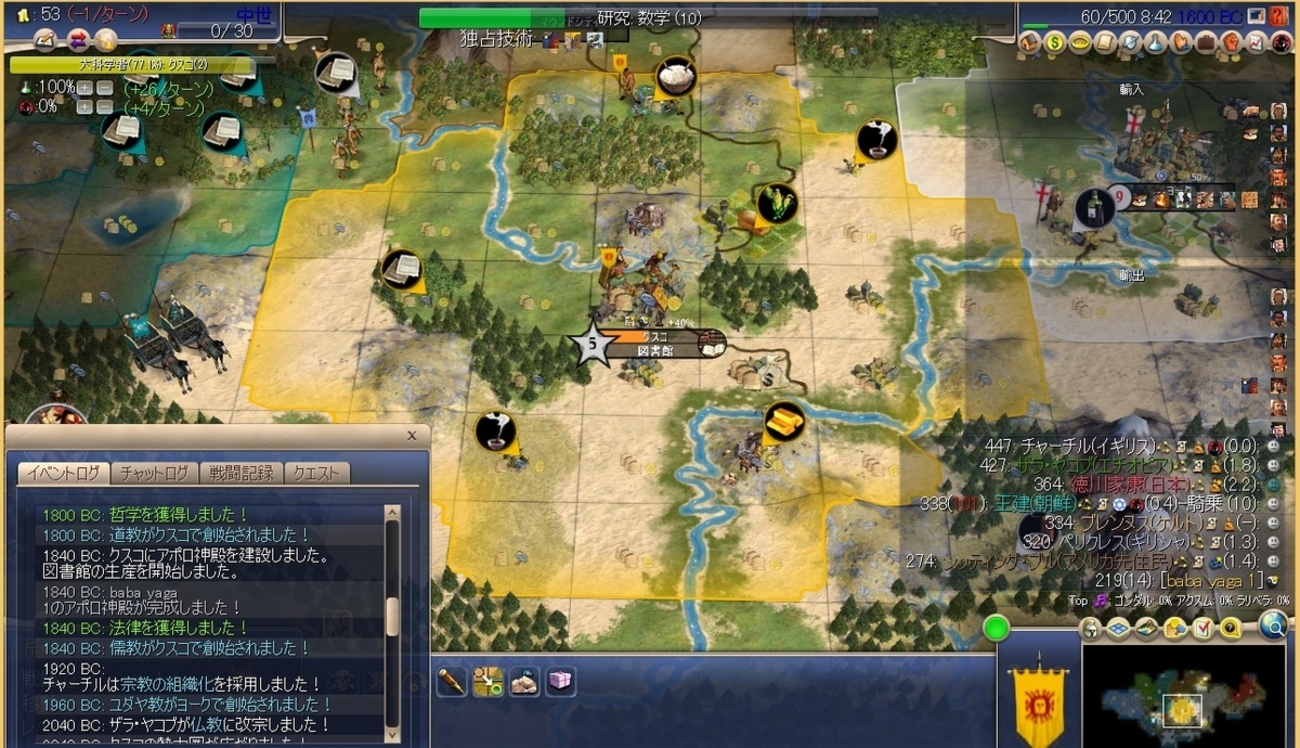Decrease the espionage rate percentage
Screen dimensions: 1300x748
coord(103,108)
